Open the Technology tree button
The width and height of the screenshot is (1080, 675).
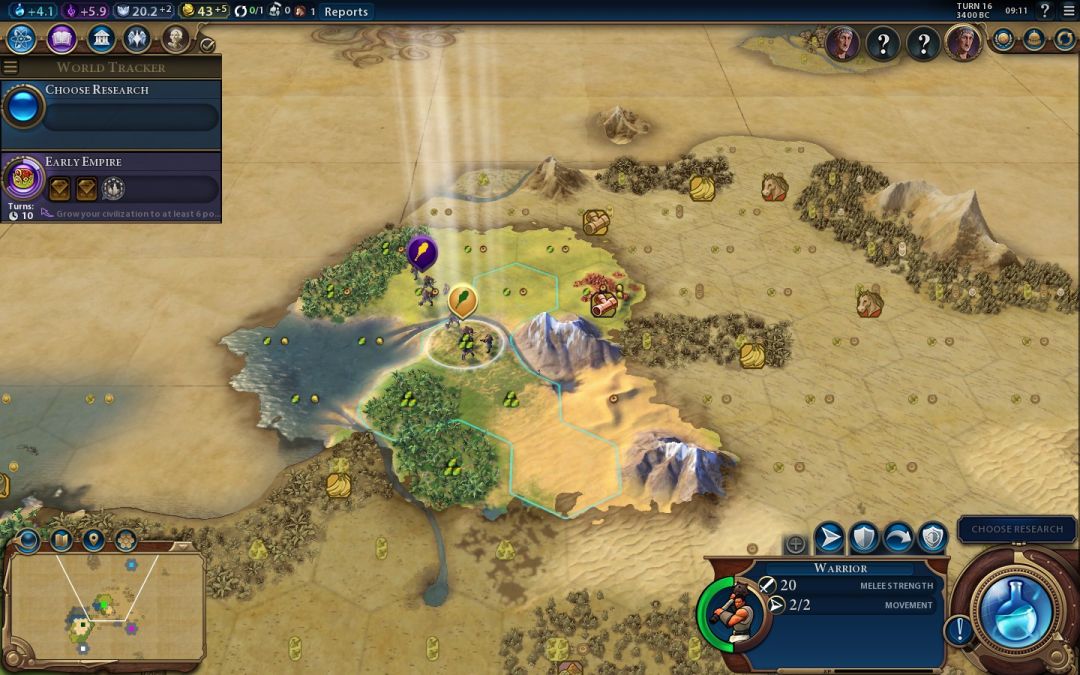pyautogui.click(x=22, y=39)
